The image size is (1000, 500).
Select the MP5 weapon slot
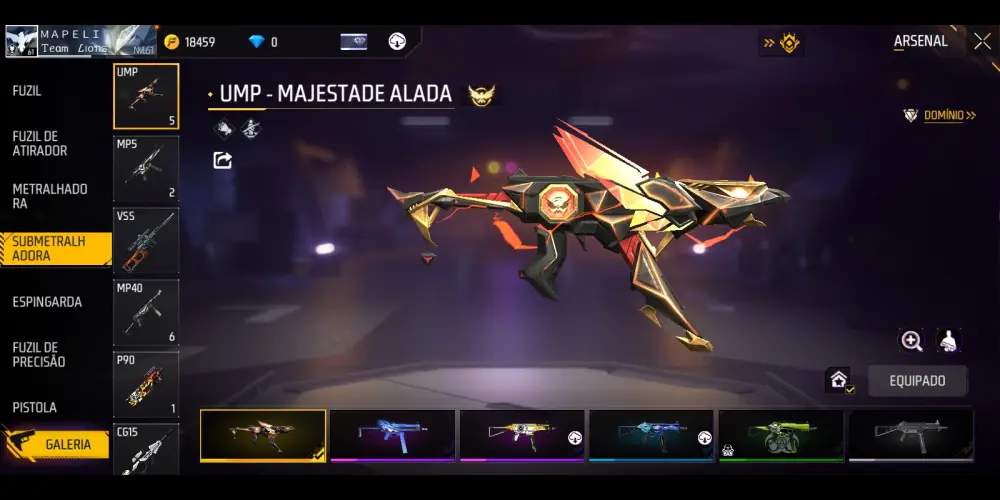coord(146,168)
